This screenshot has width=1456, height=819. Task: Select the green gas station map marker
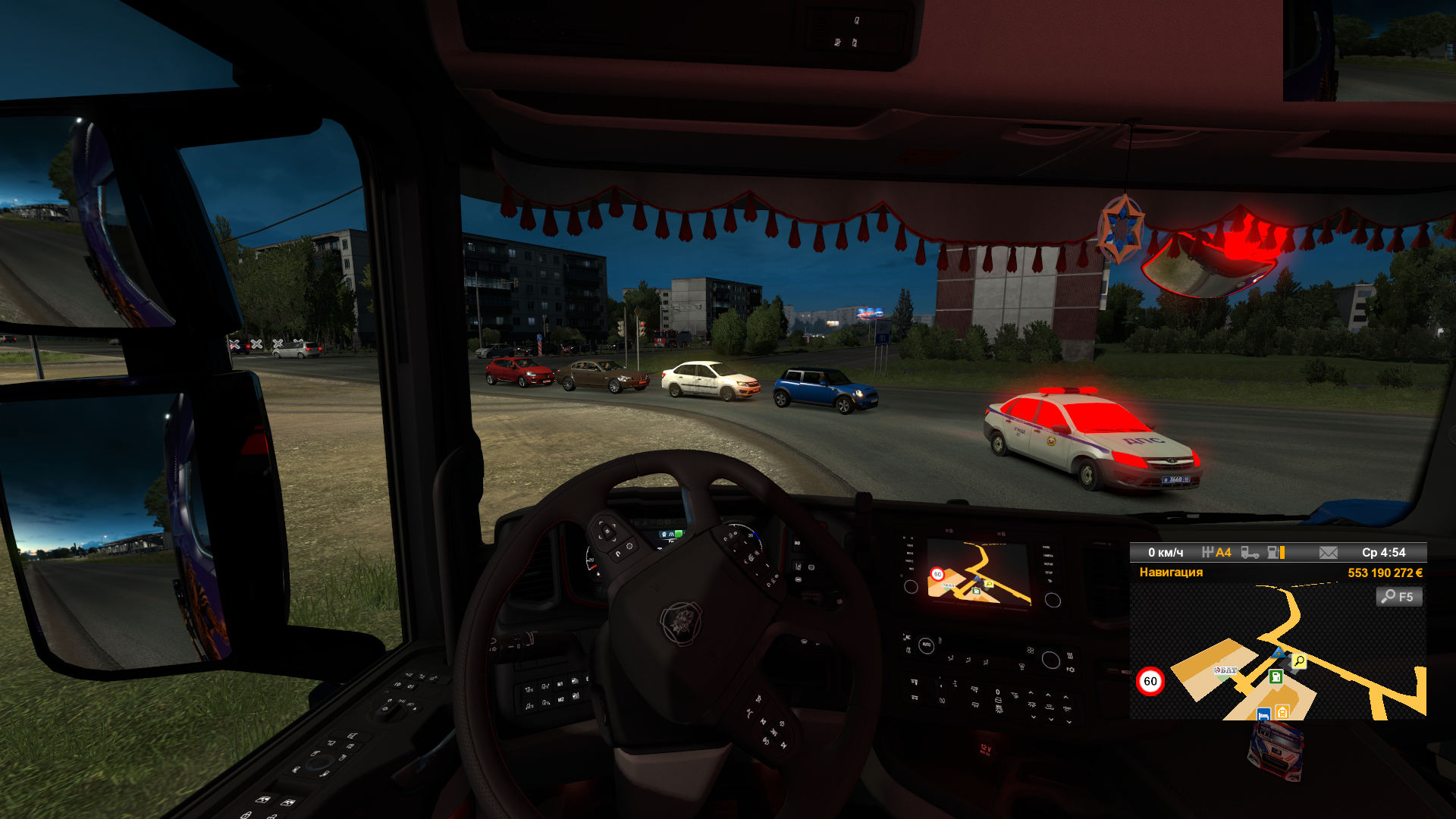click(1276, 676)
